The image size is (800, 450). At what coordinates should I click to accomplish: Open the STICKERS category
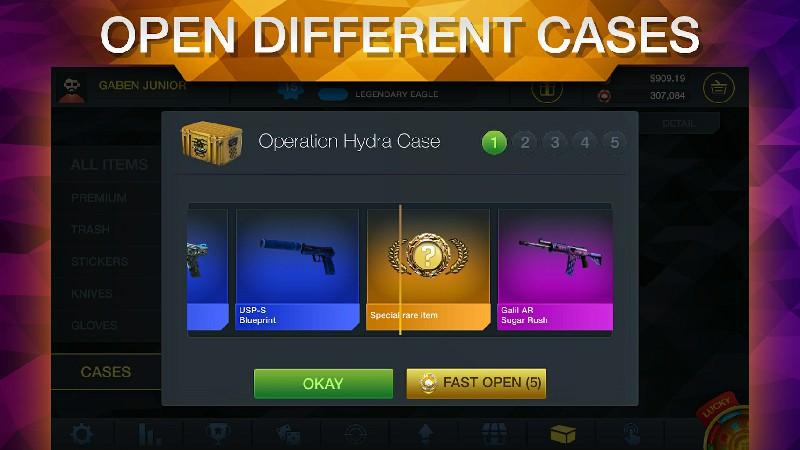pyautogui.click(x=99, y=262)
